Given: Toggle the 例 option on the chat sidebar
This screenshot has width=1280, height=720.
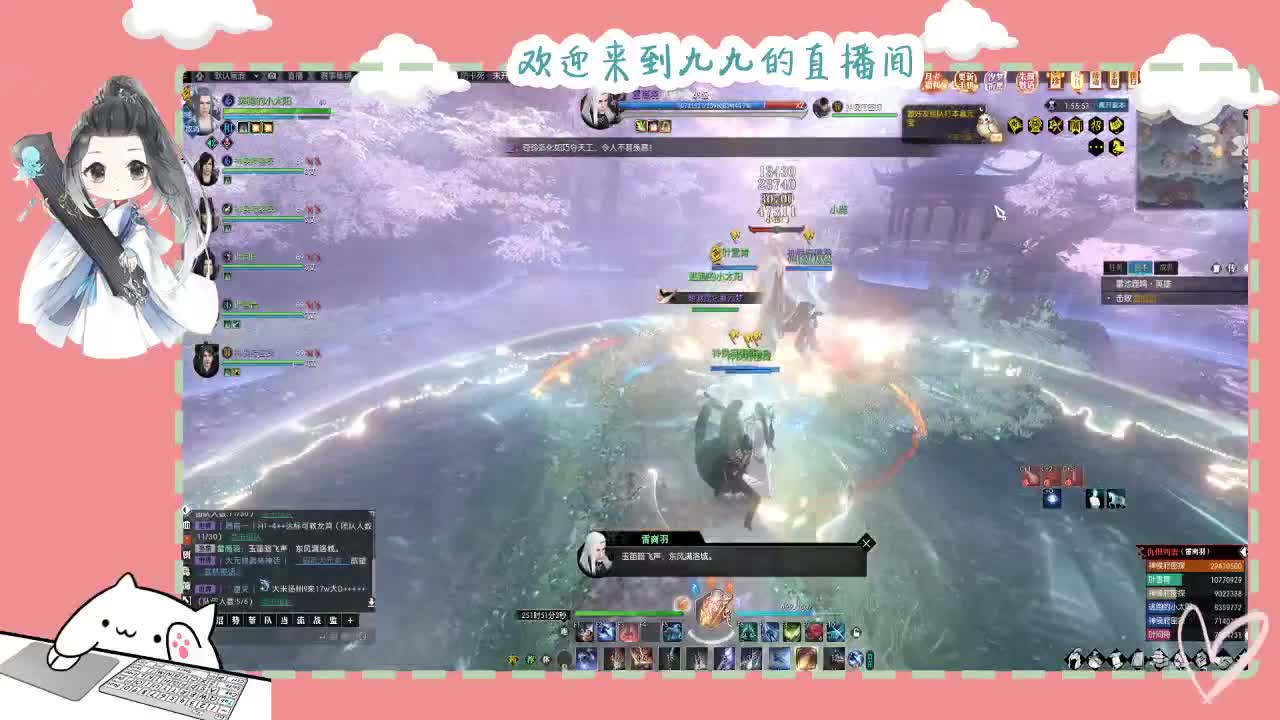Looking at the screenshot, I should (x=186, y=554).
